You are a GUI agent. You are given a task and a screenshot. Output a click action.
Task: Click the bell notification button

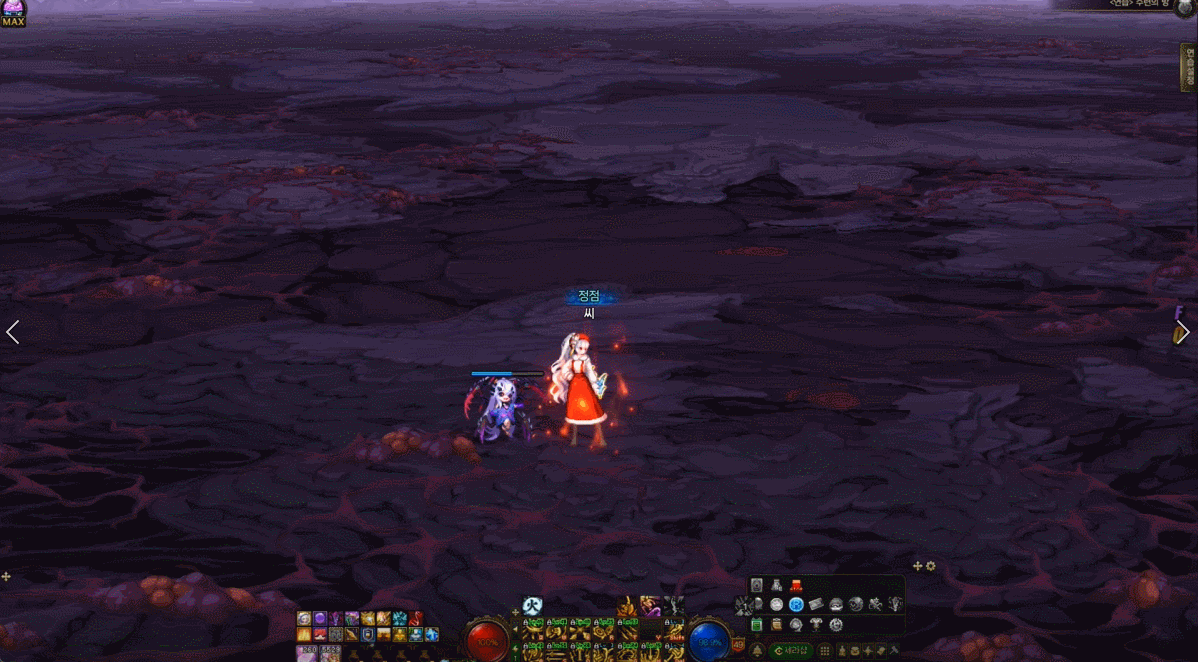pos(757,650)
